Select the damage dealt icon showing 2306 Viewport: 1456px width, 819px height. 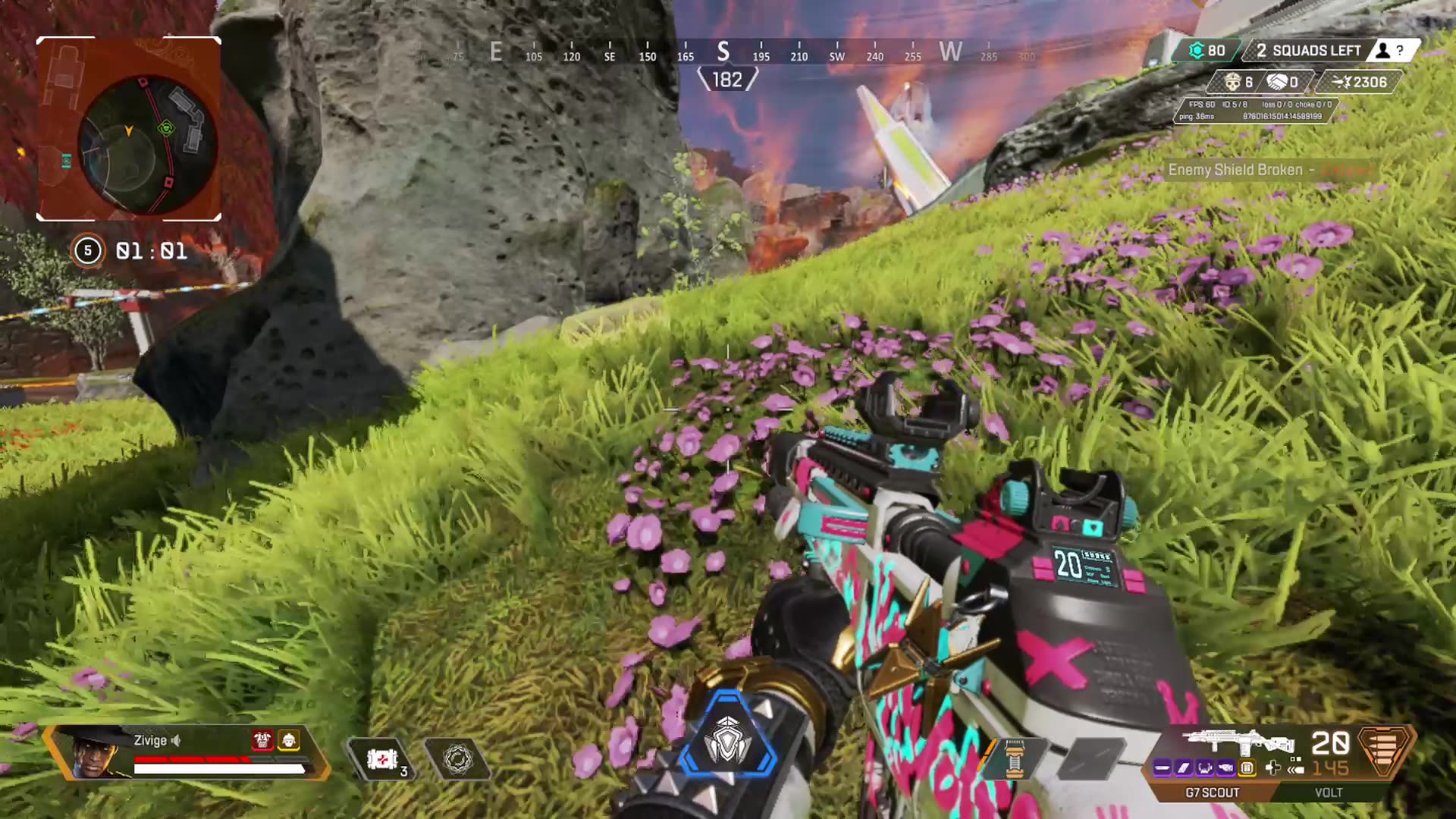(x=1343, y=82)
